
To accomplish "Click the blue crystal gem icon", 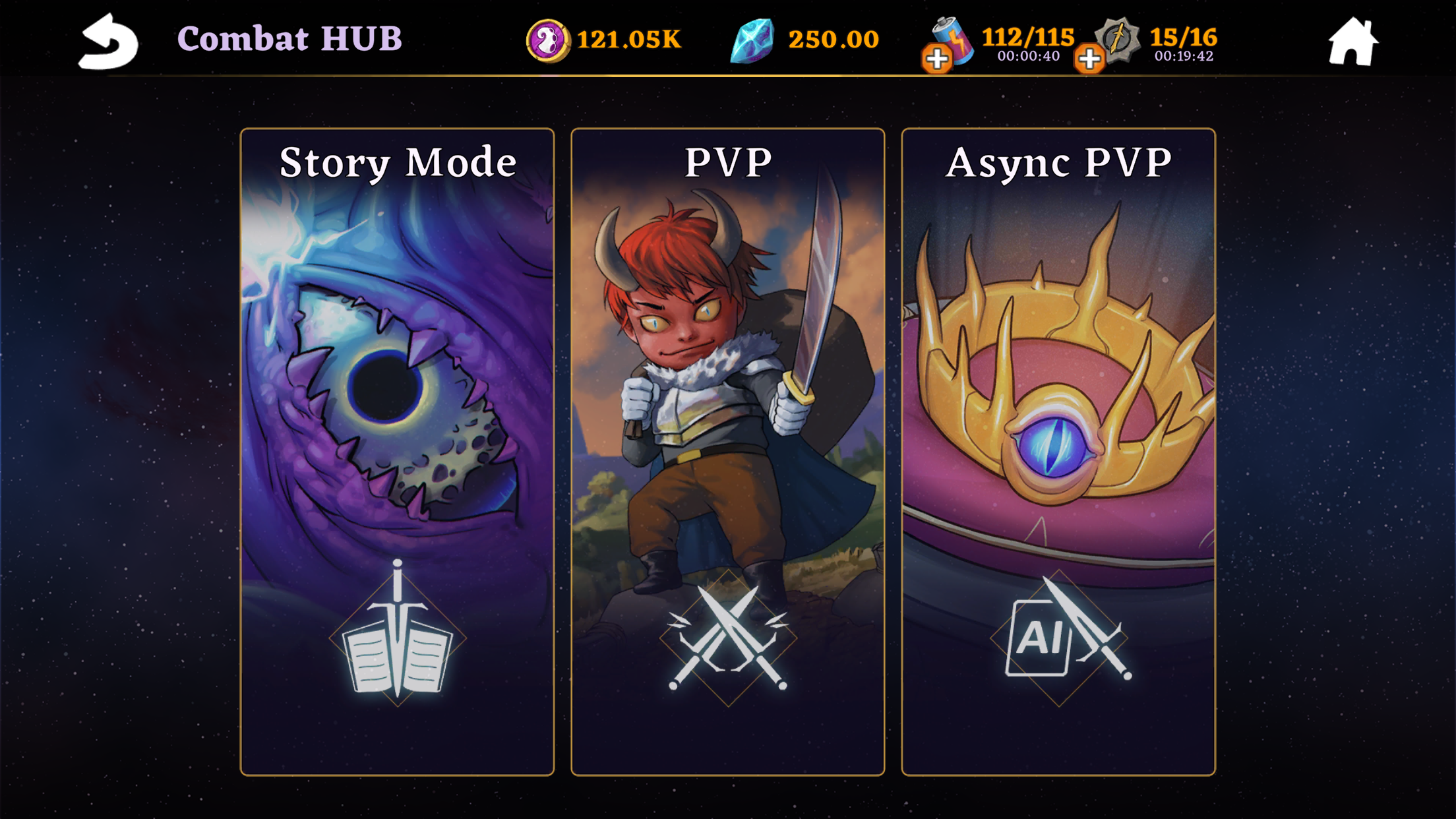I will coord(752,40).
